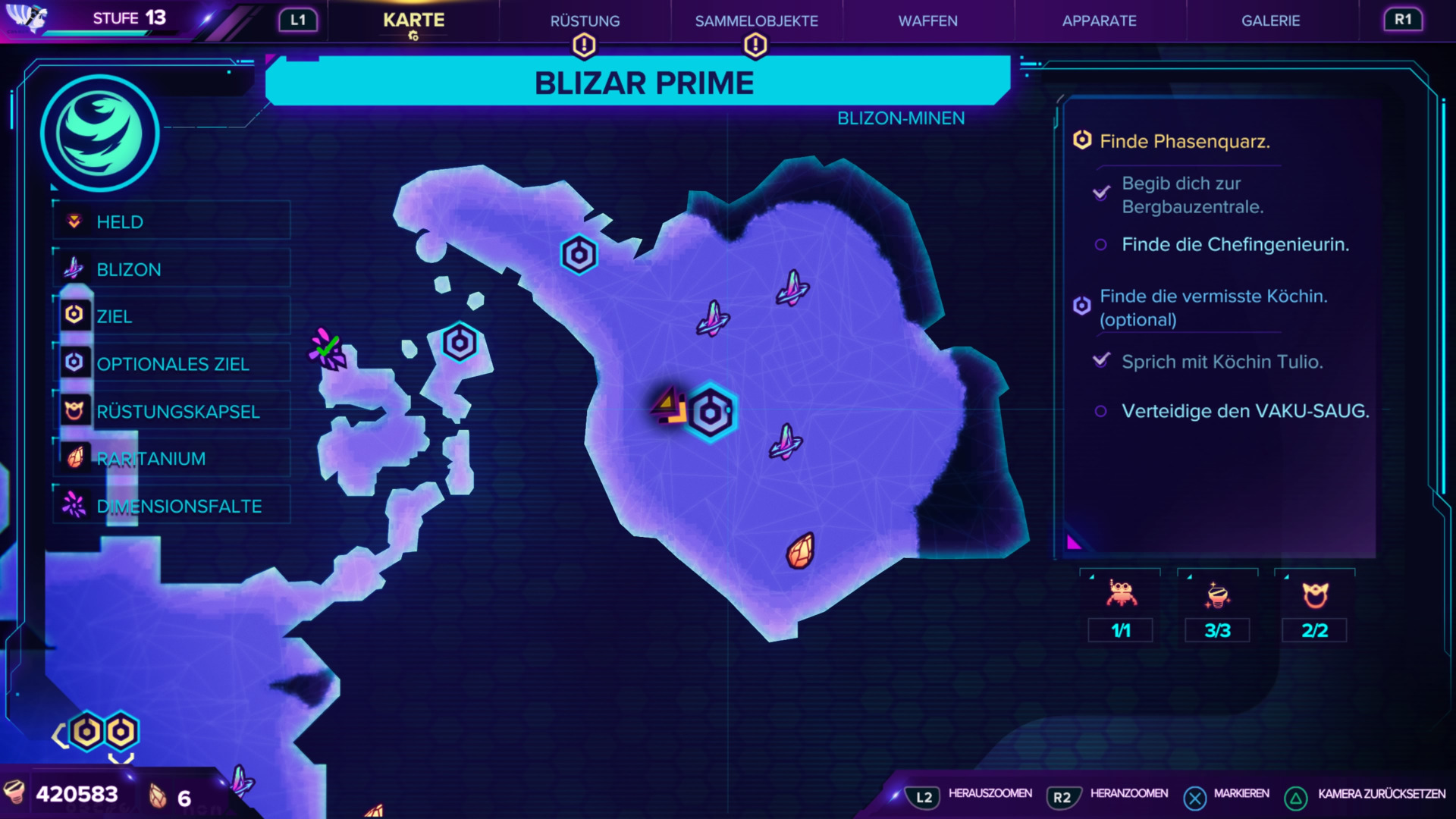This screenshot has width=1456, height=819.
Task: Pick the Optionales Ziel legend entry
Action: (x=172, y=364)
